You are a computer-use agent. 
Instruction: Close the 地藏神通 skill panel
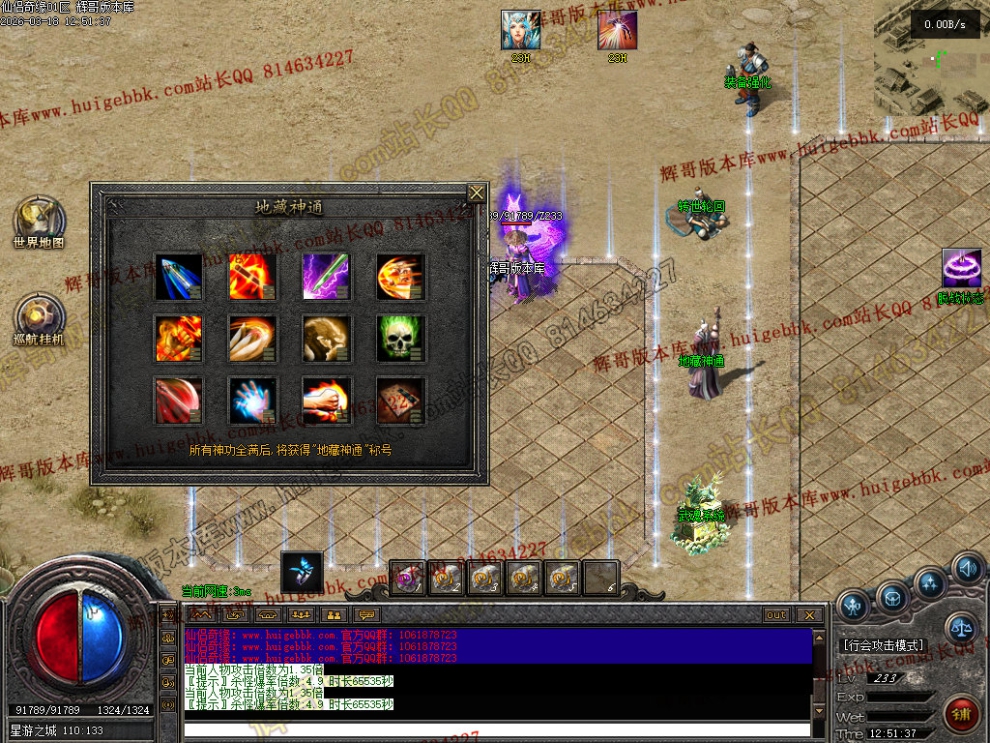click(477, 193)
